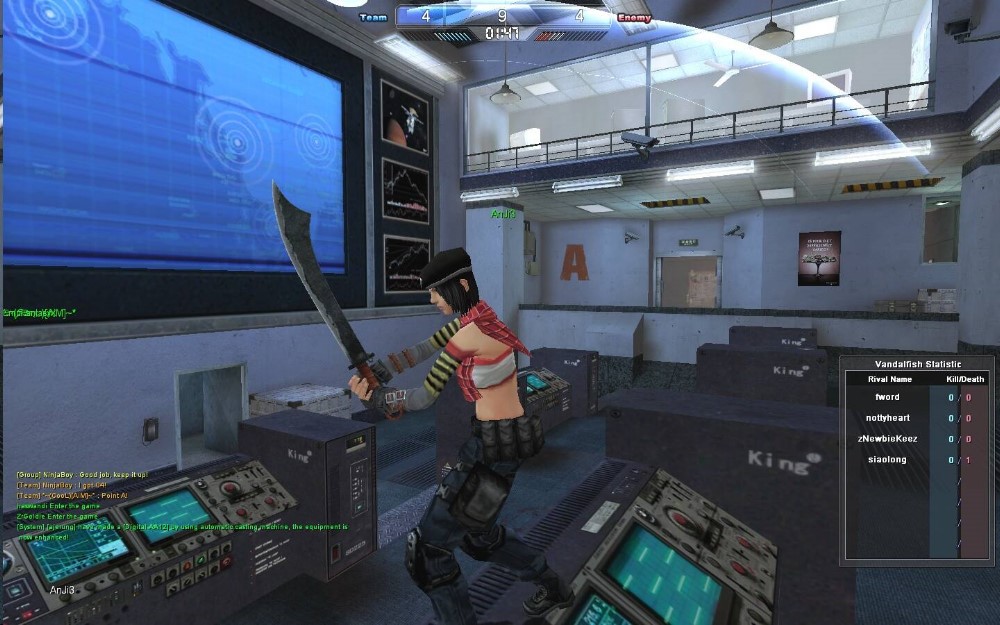Select rival tword in the statistic list
This screenshot has height=625, width=1000.
pyautogui.click(x=886, y=398)
